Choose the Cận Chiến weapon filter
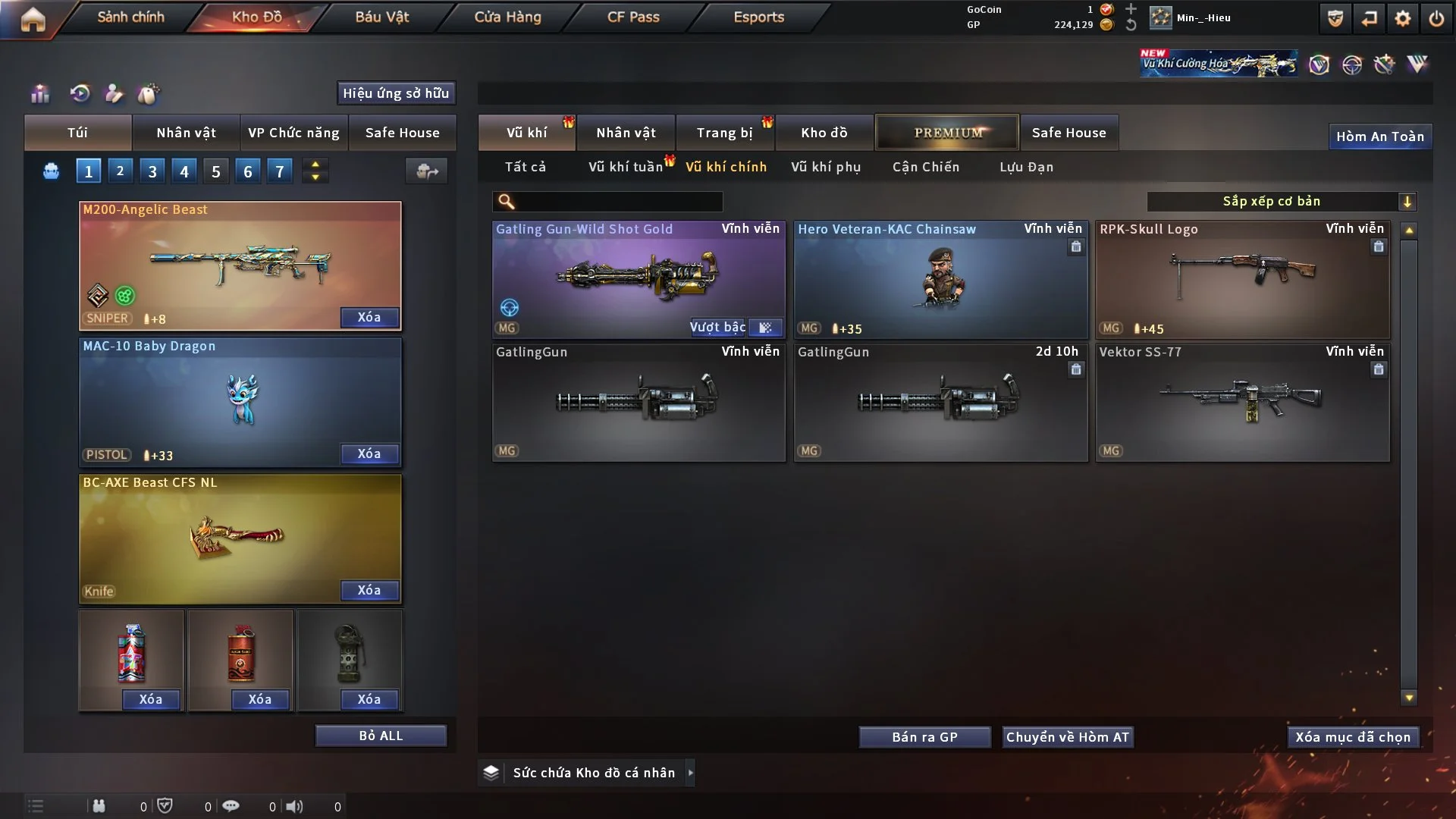Image resolution: width=1456 pixels, height=819 pixels. [926, 167]
